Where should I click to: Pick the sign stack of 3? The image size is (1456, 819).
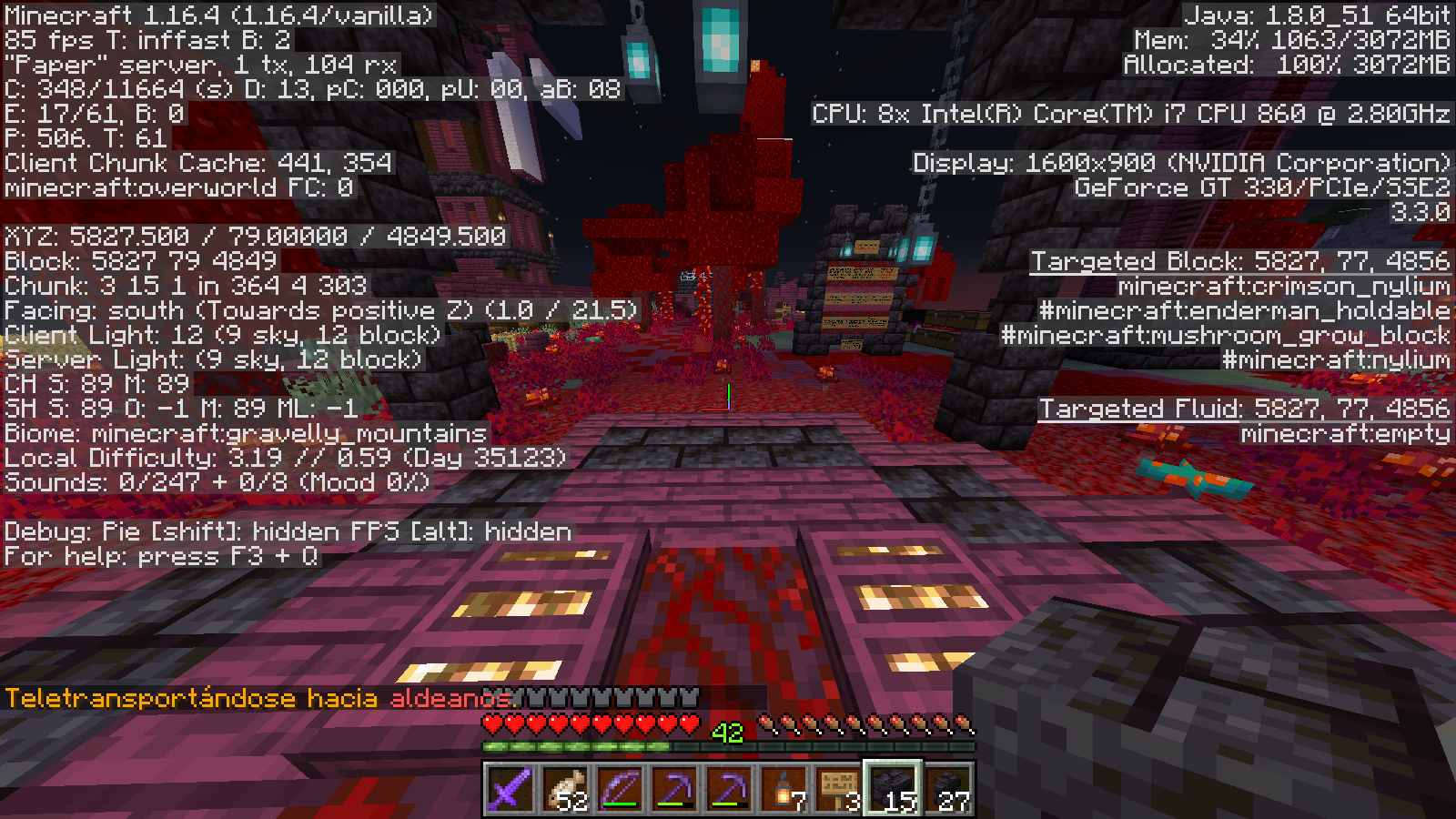(x=838, y=788)
